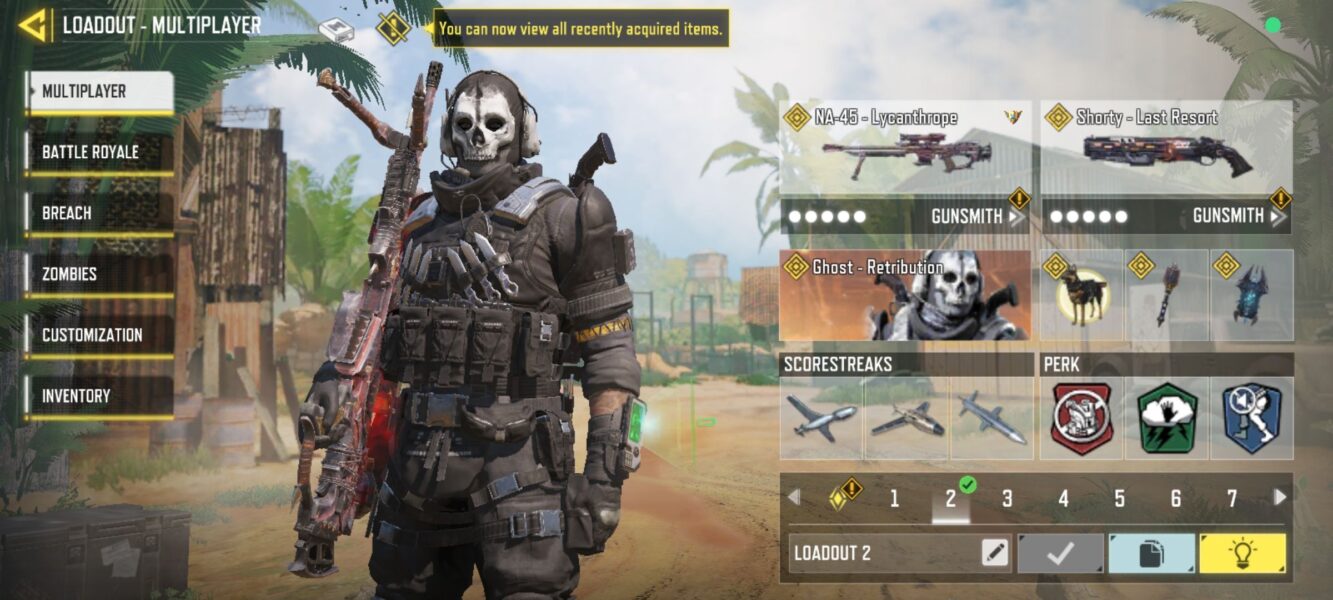
Task: Open Gunsmith for the Shorty
Action: [x=1236, y=216]
